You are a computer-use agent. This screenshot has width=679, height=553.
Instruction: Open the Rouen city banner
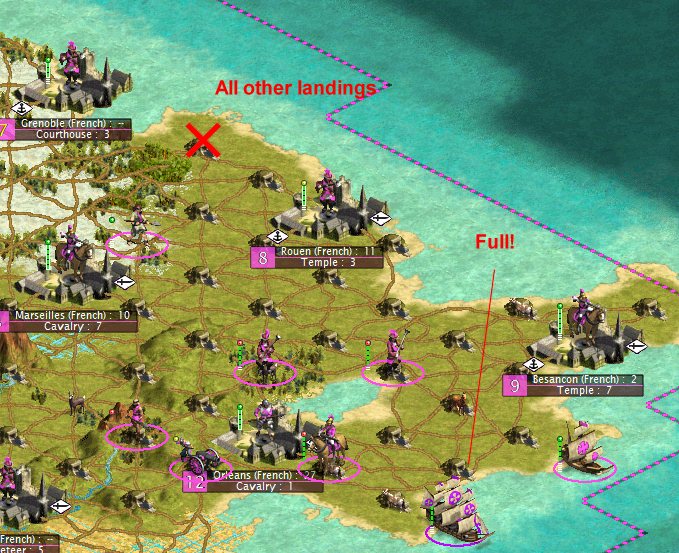click(328, 251)
